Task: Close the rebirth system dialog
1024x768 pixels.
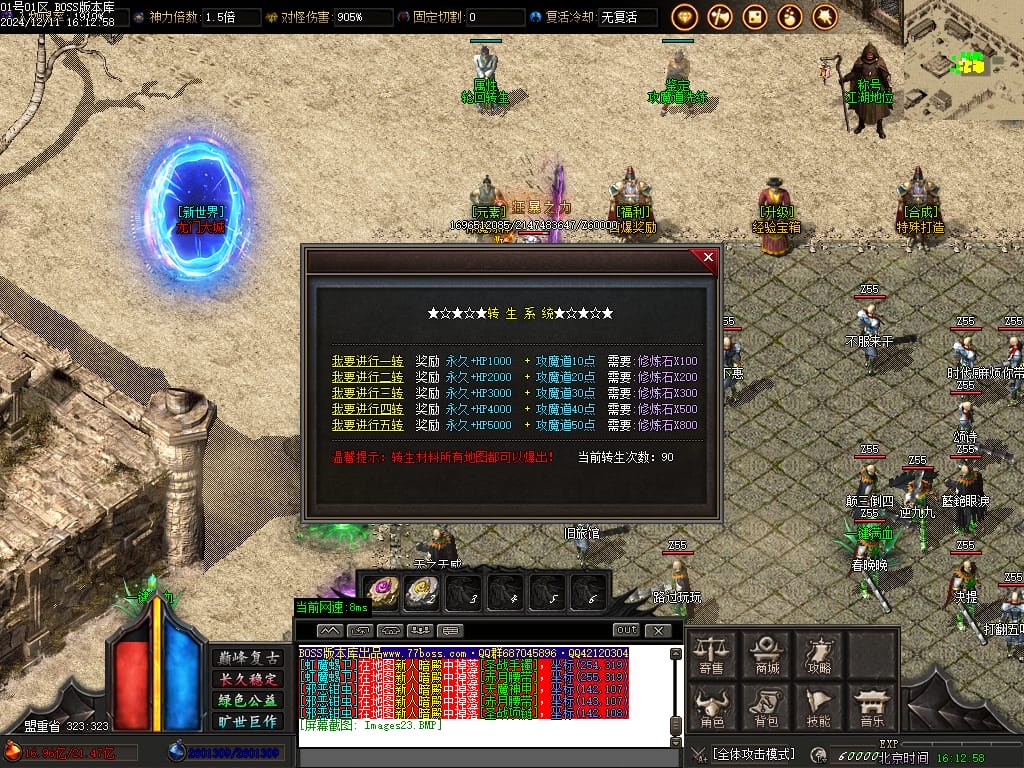Action: coord(709,258)
